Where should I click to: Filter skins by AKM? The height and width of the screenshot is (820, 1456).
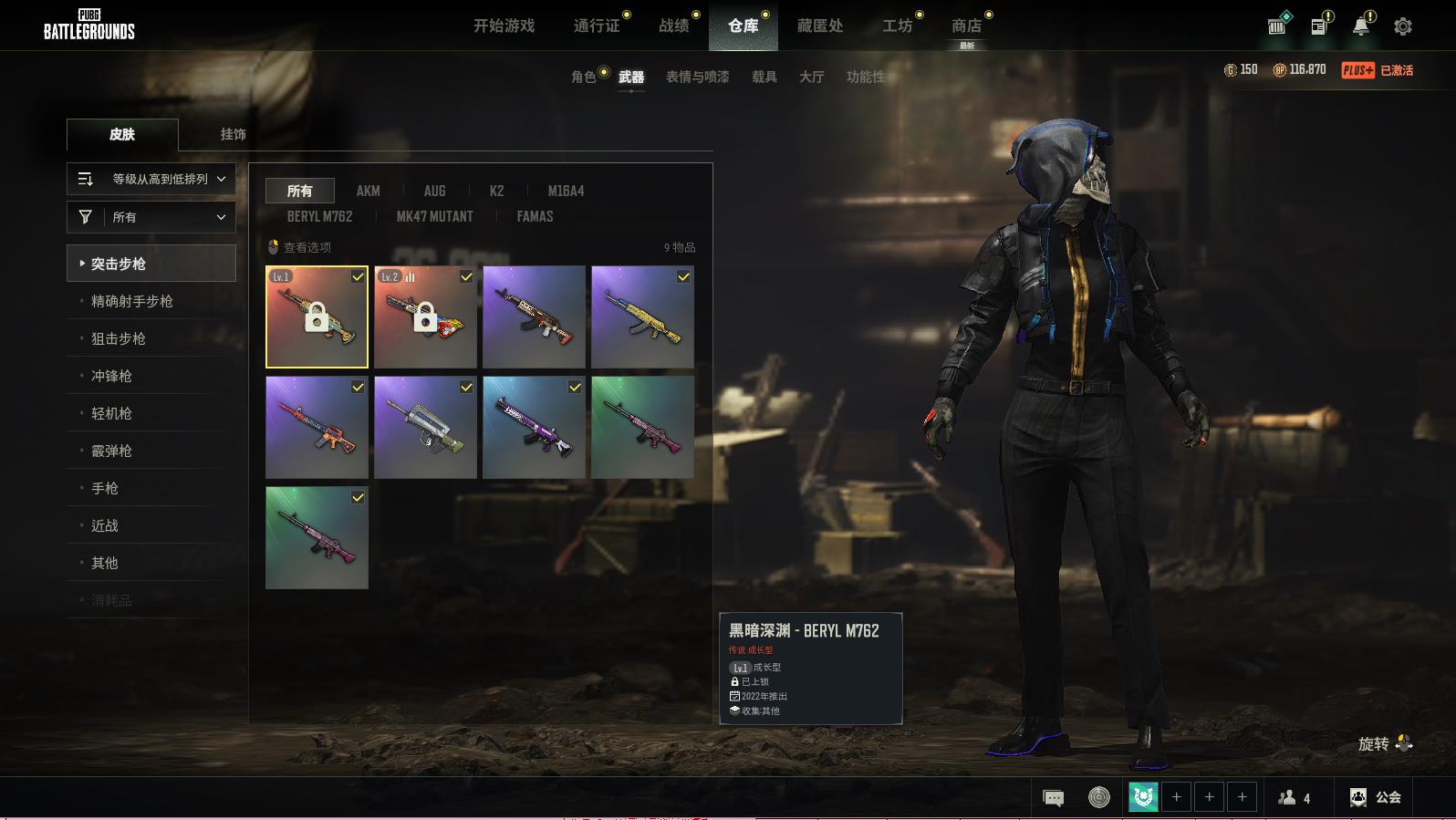(368, 191)
